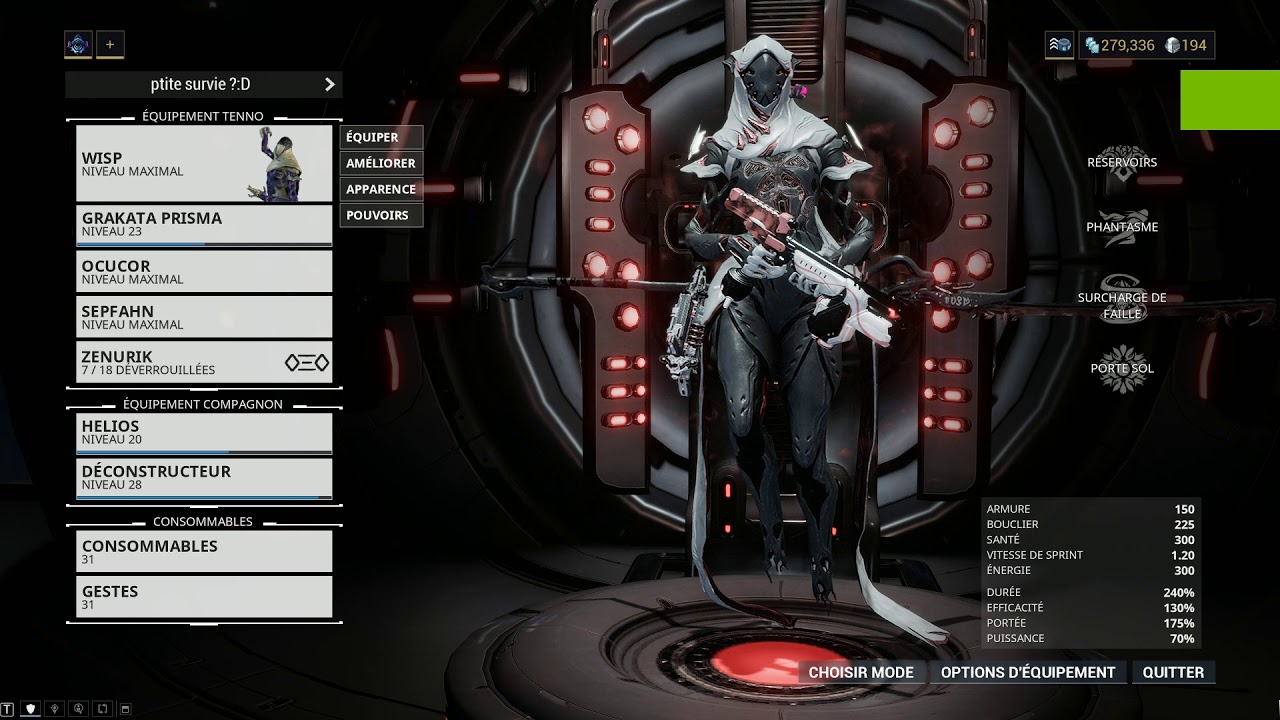Choose the Ocucor secondary weapon slot
The height and width of the screenshot is (720, 1280).
coord(204,272)
